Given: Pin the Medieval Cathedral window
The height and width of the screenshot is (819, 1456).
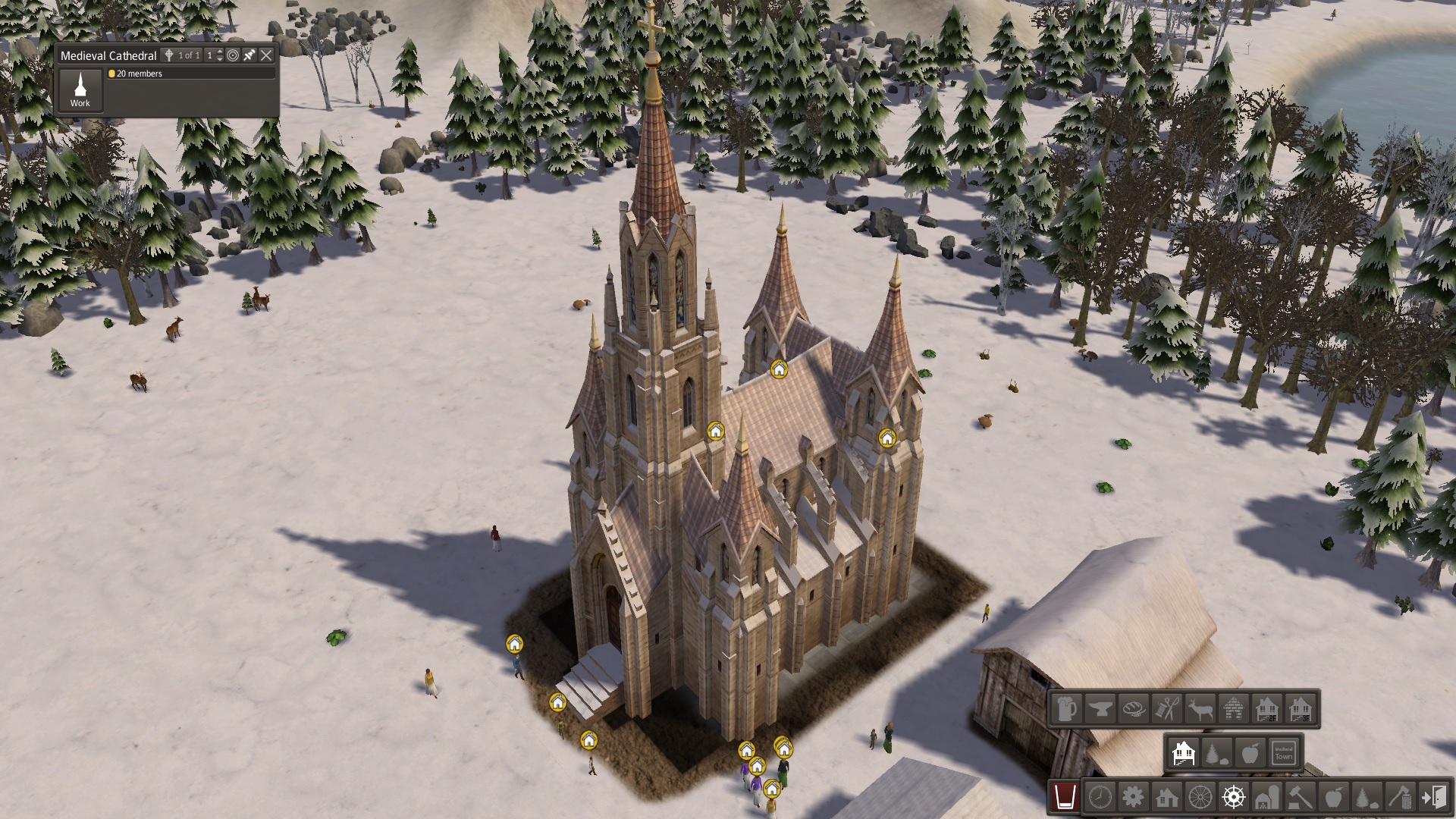Looking at the screenshot, I should click(x=249, y=55).
